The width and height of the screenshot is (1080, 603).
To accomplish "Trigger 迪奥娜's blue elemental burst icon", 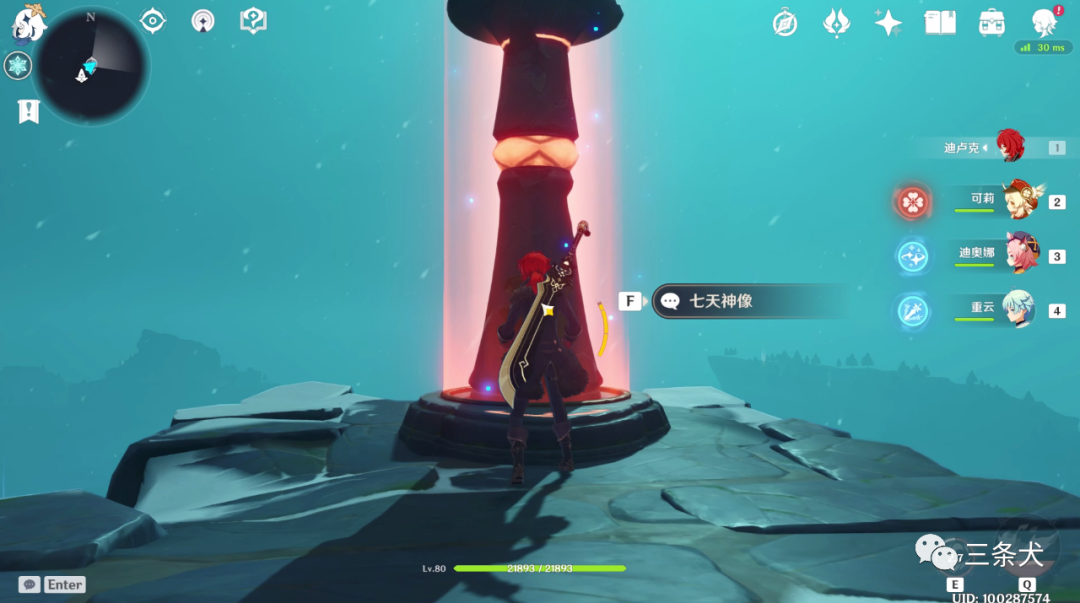I will click(912, 257).
